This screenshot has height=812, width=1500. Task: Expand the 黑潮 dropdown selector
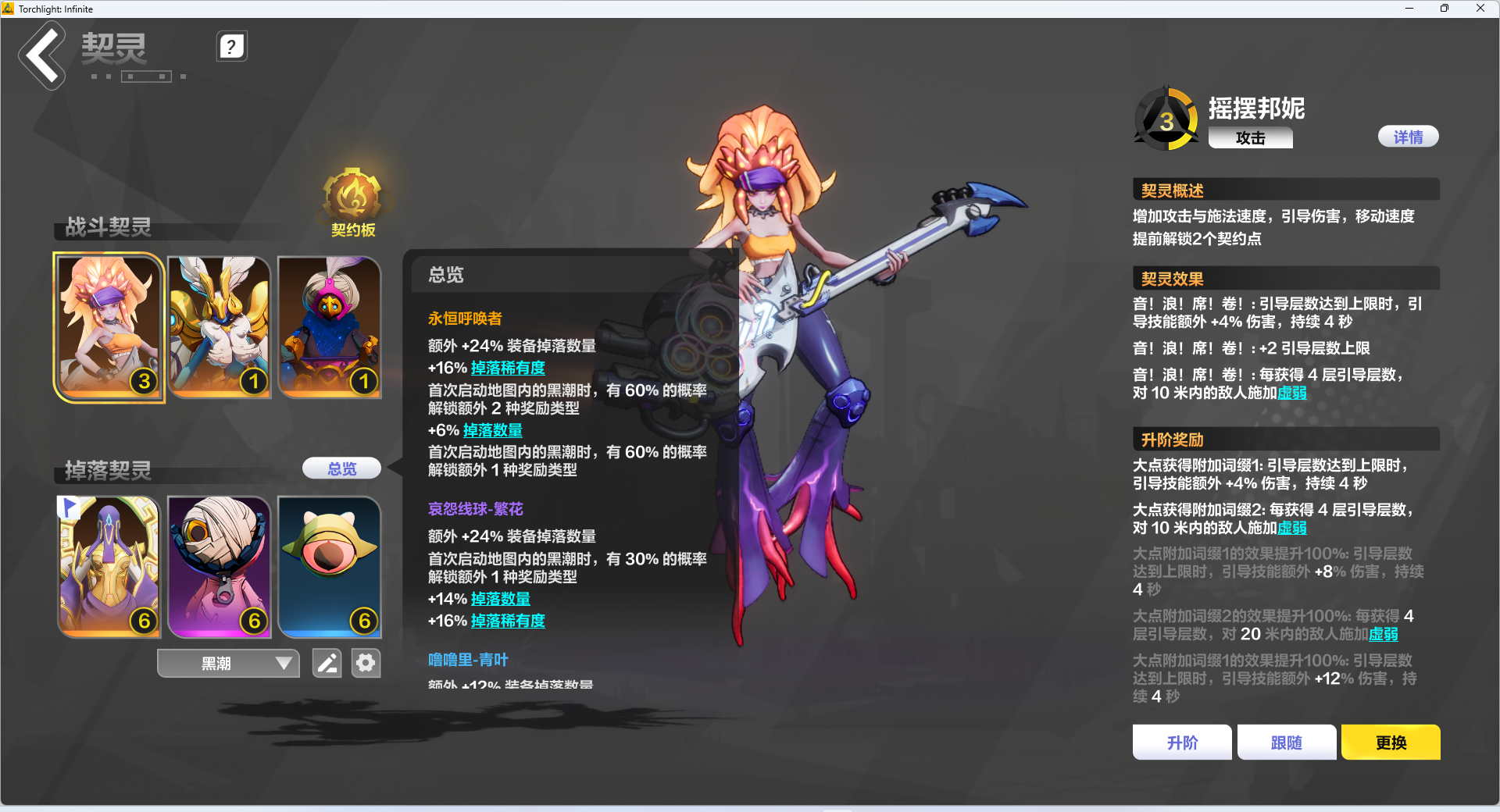click(x=227, y=663)
